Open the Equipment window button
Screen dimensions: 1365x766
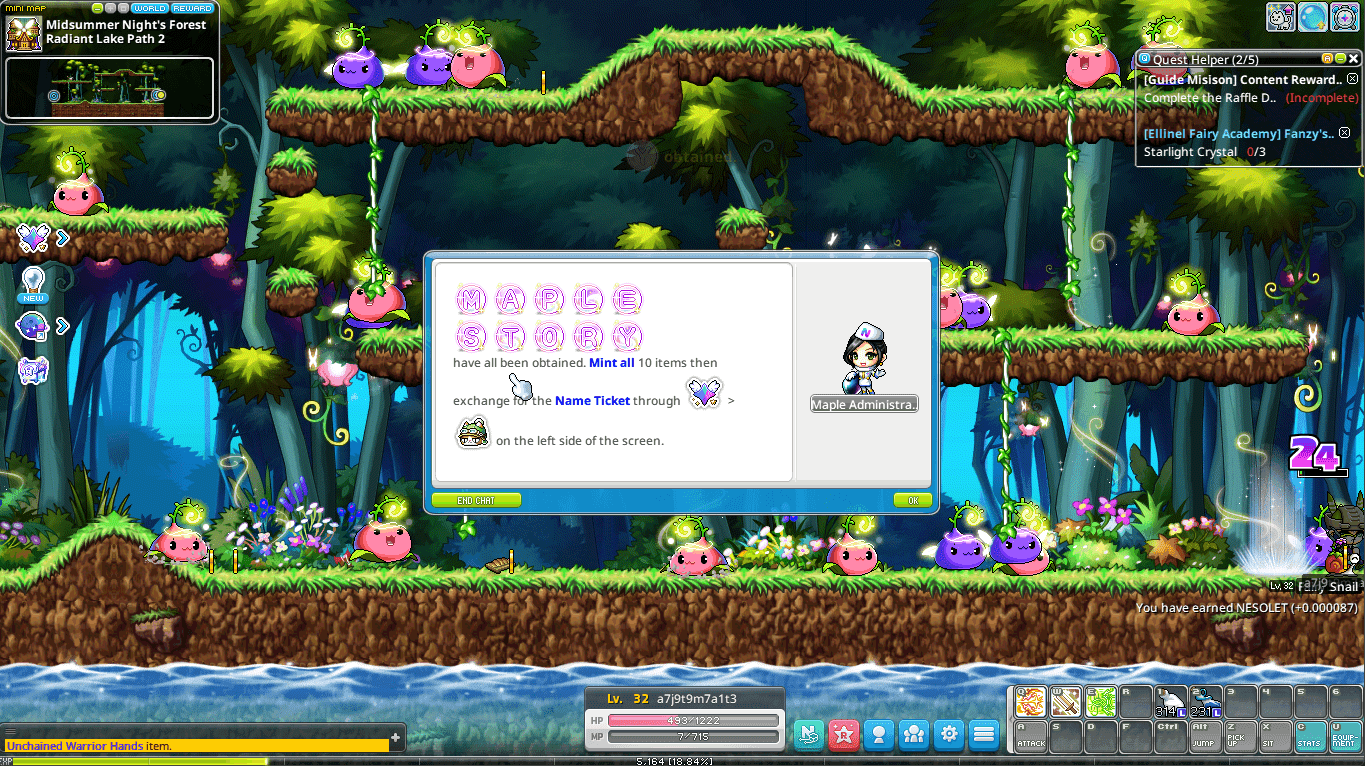tap(1345, 736)
